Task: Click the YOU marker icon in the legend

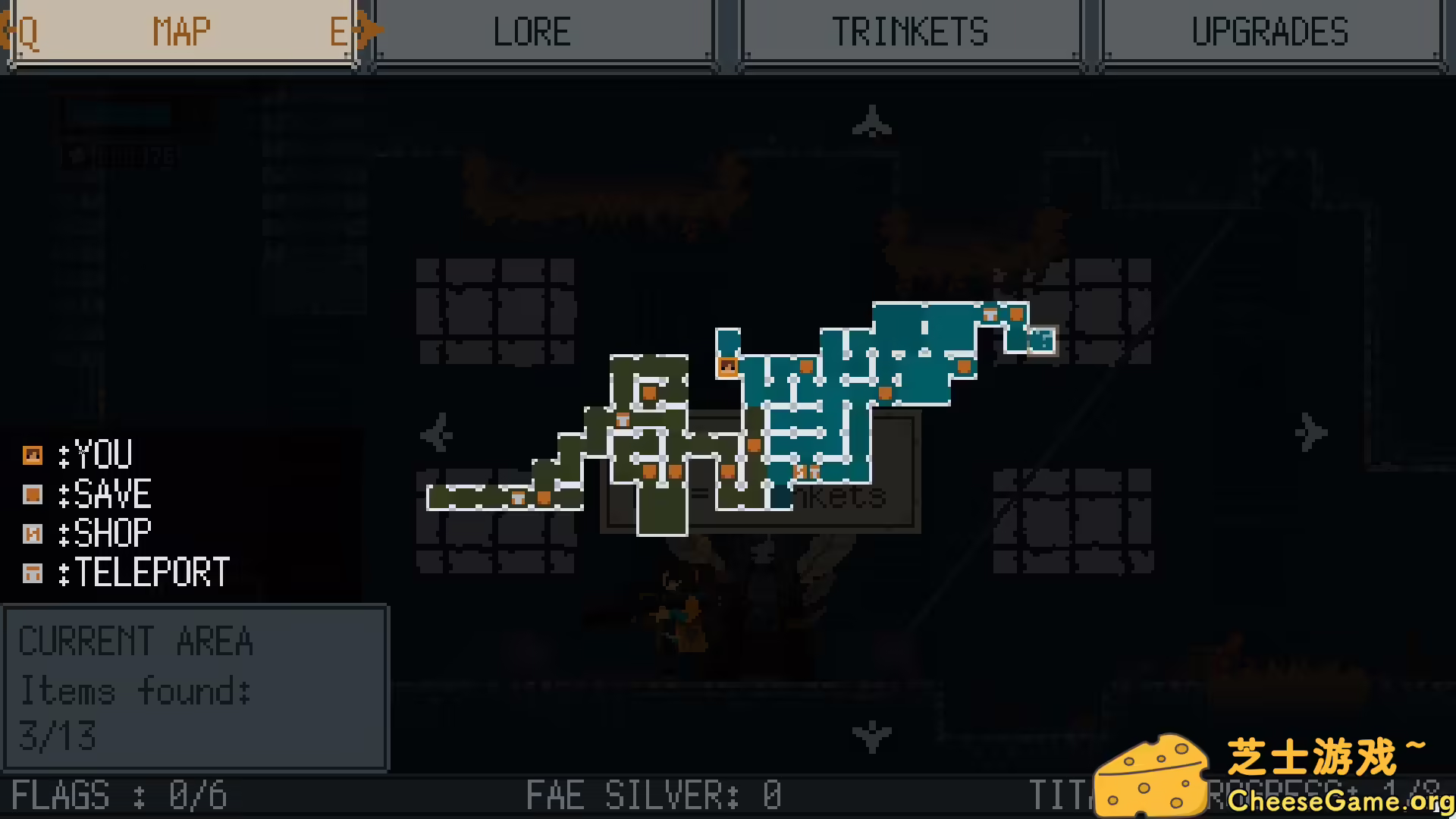Action: point(33,454)
